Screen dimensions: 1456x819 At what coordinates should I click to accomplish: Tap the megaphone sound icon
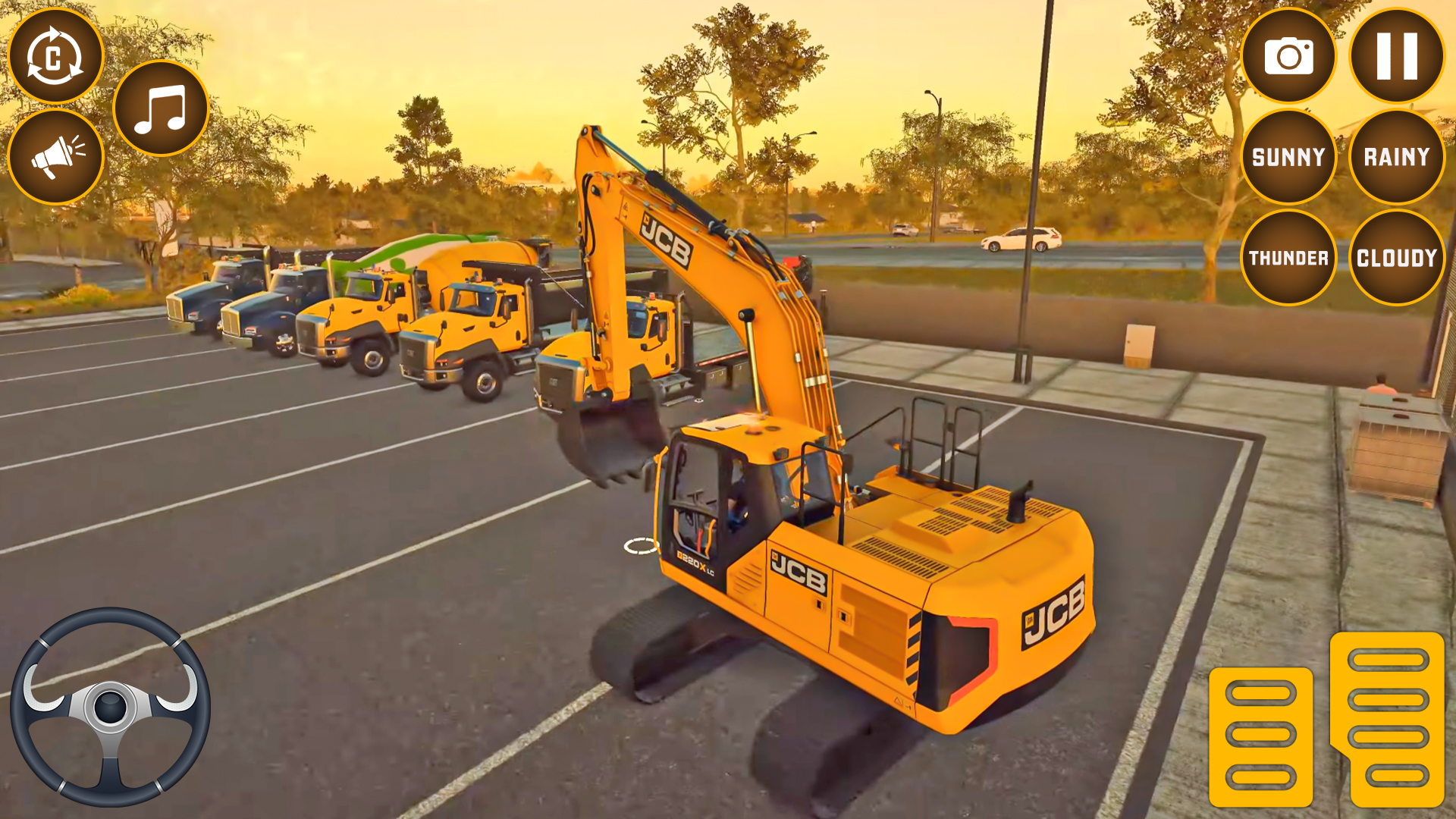tap(55, 155)
